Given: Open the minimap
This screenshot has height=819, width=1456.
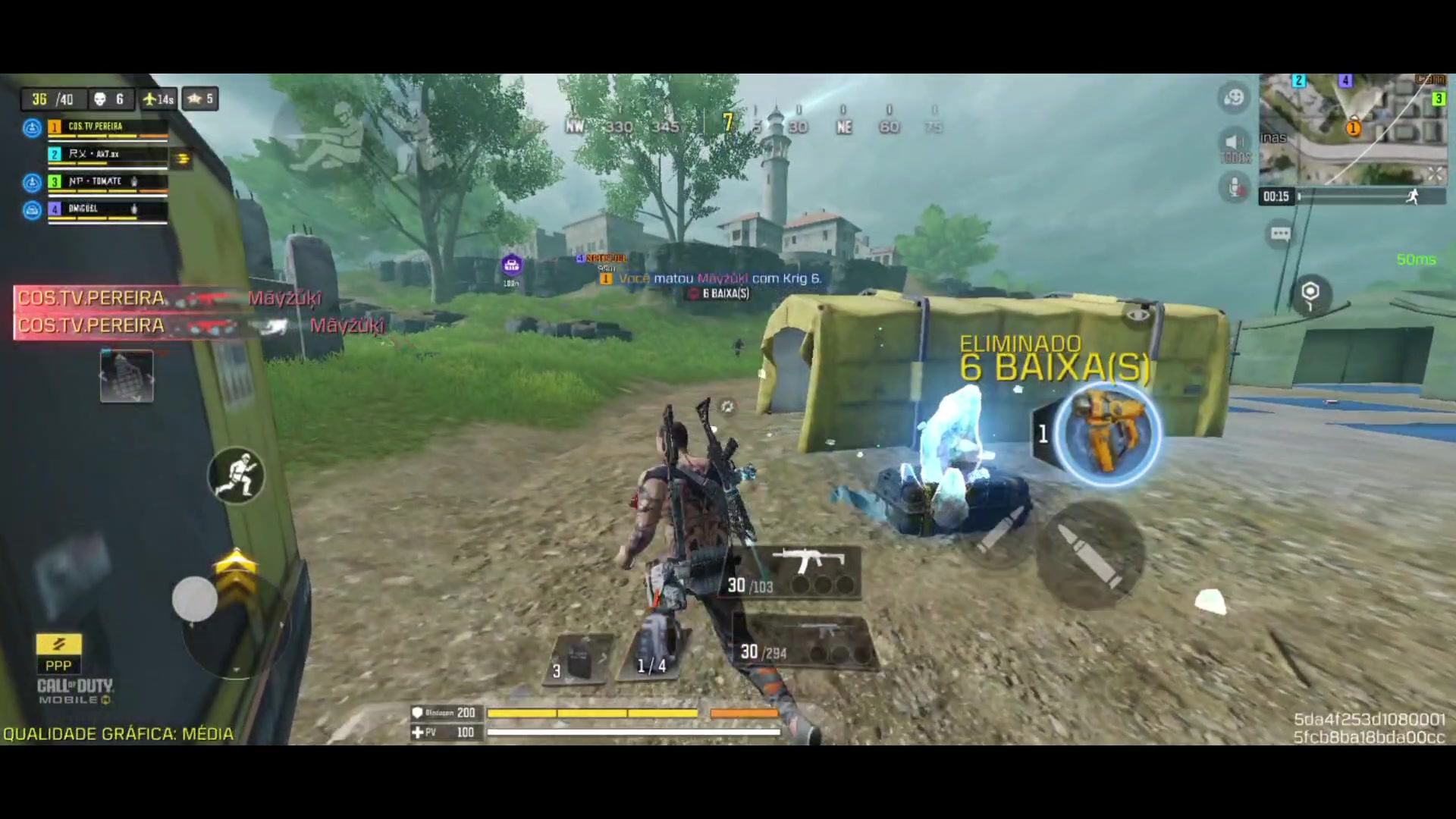Looking at the screenshot, I should (x=1352, y=129).
